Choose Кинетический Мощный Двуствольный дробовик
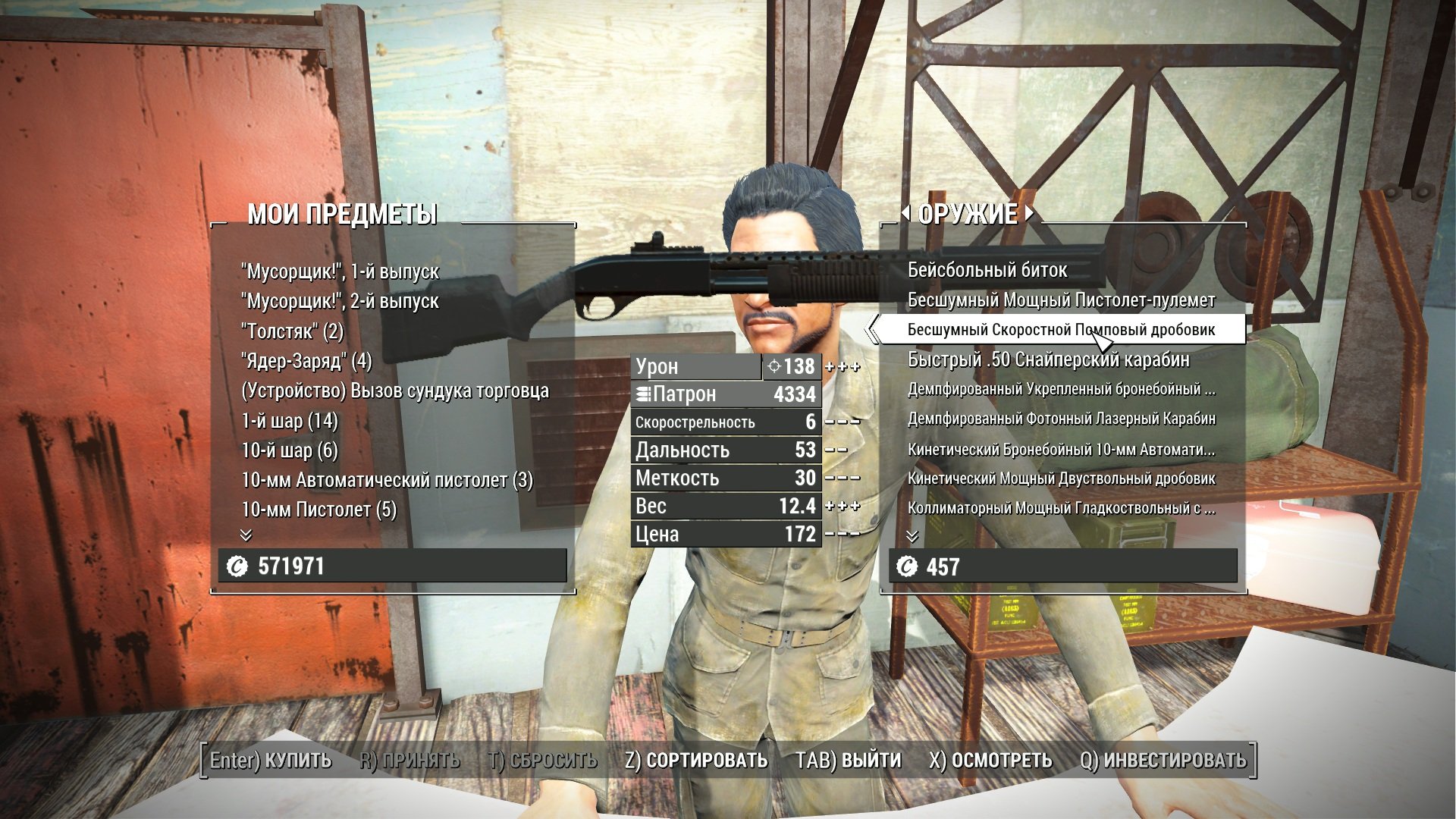This screenshot has width=1456, height=819. click(1061, 479)
